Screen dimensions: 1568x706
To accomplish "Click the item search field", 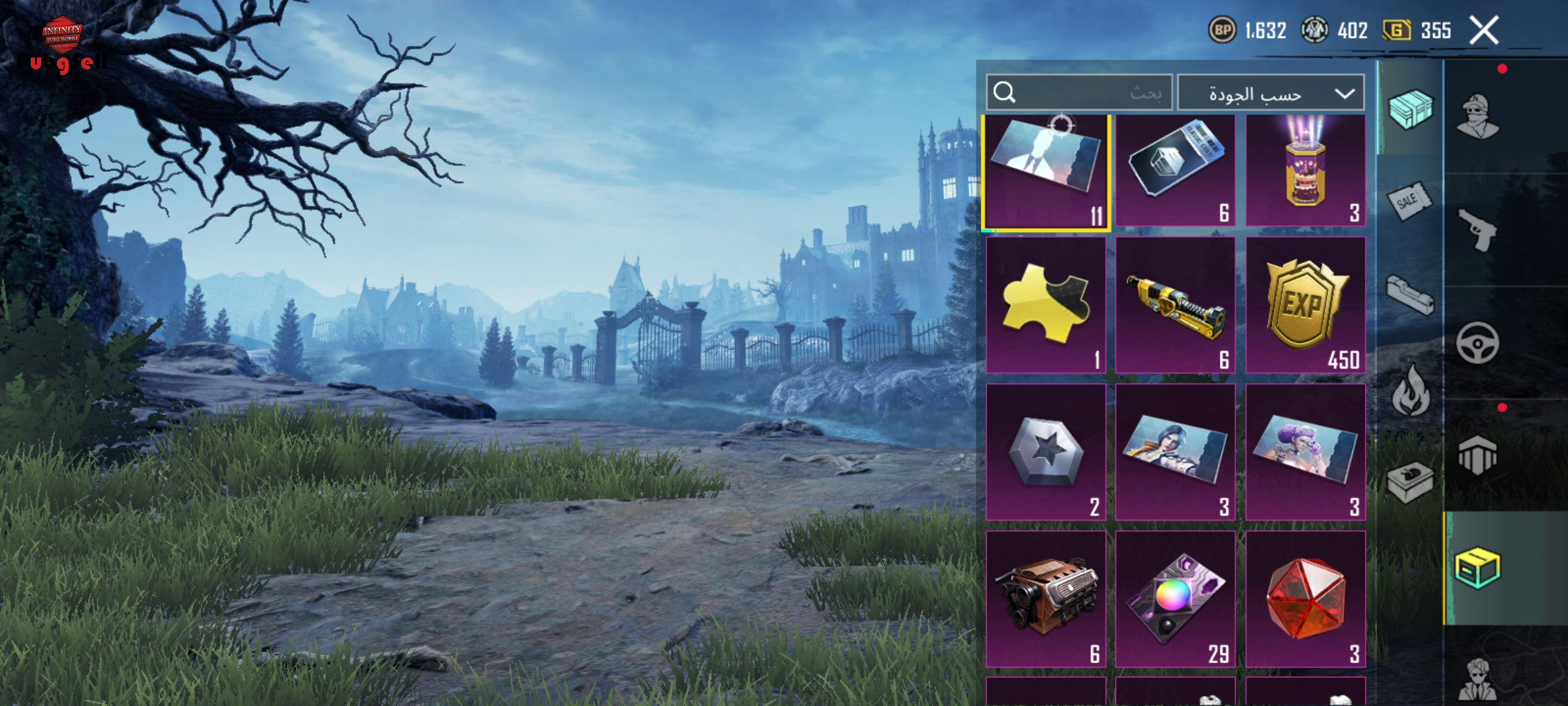I will pyautogui.click(x=1079, y=93).
